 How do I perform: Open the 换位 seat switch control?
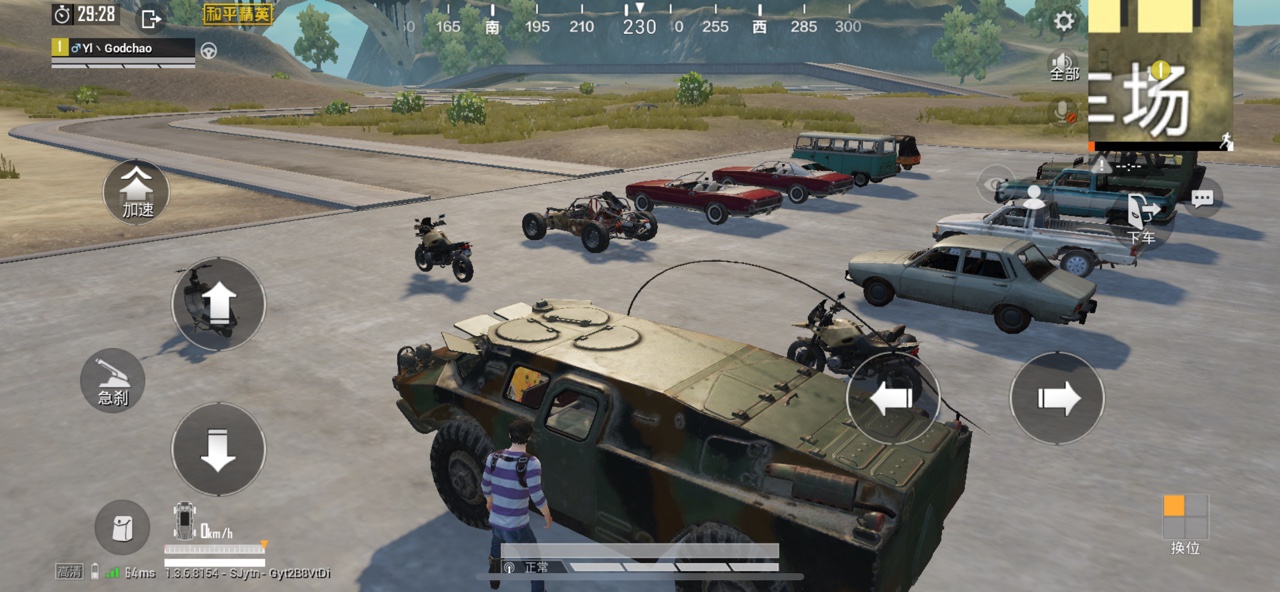pyautogui.click(x=1185, y=523)
